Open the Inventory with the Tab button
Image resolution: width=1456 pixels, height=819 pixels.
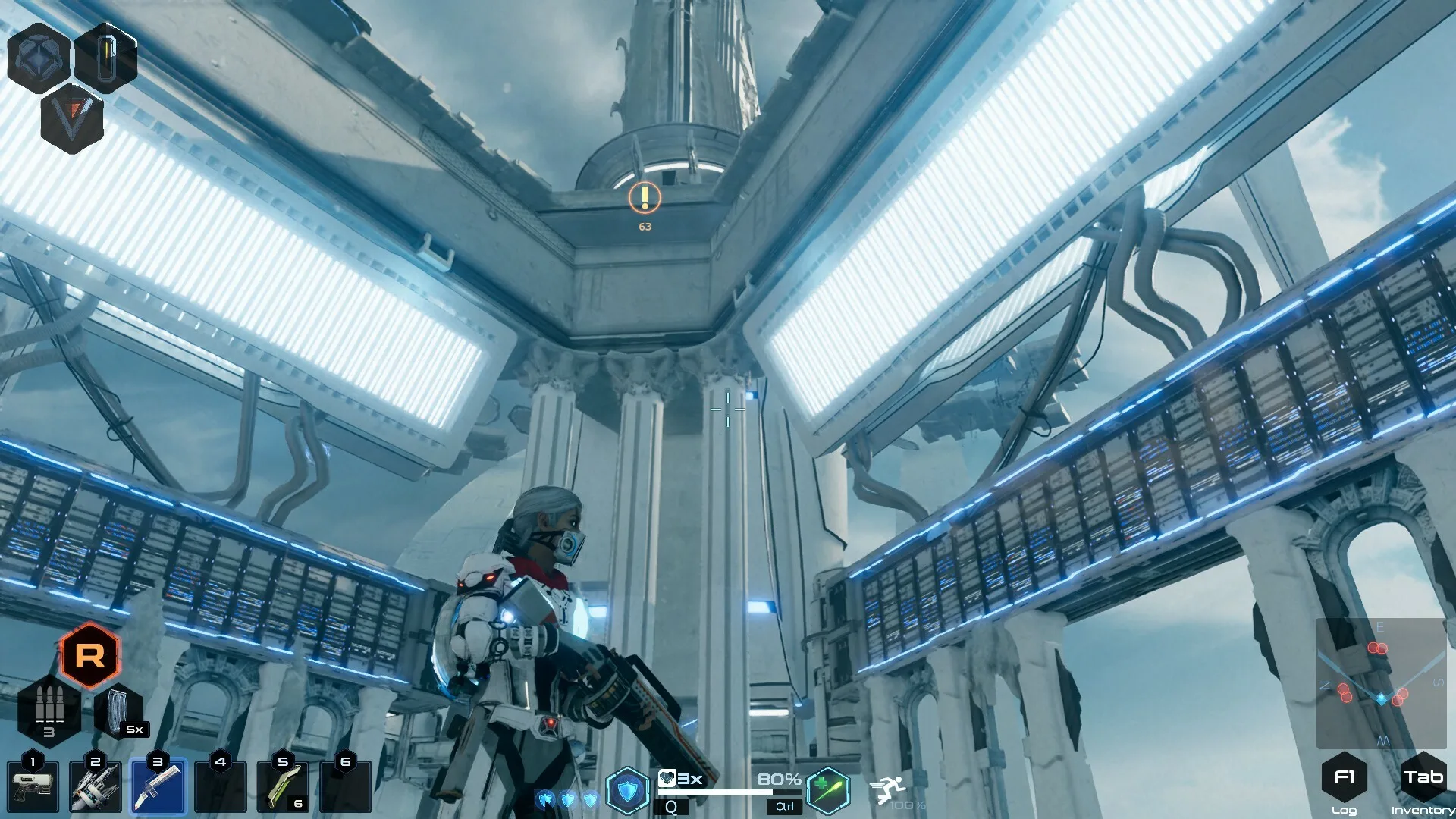[x=1423, y=777]
